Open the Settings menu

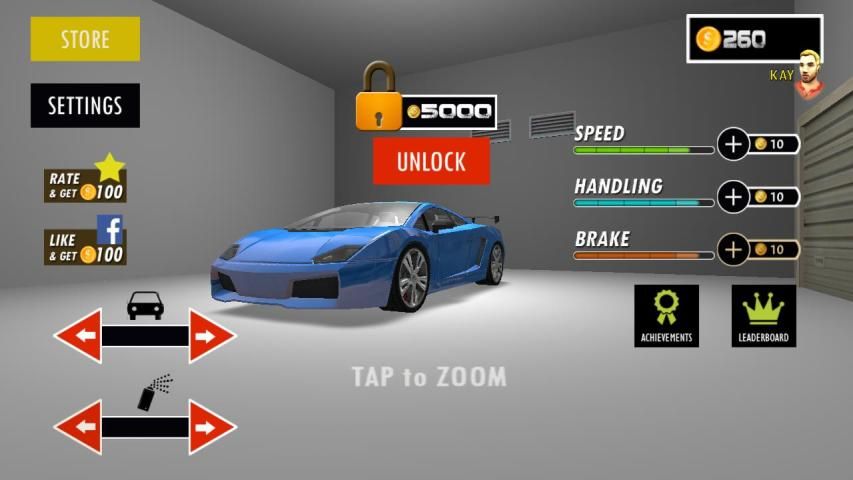pos(85,105)
